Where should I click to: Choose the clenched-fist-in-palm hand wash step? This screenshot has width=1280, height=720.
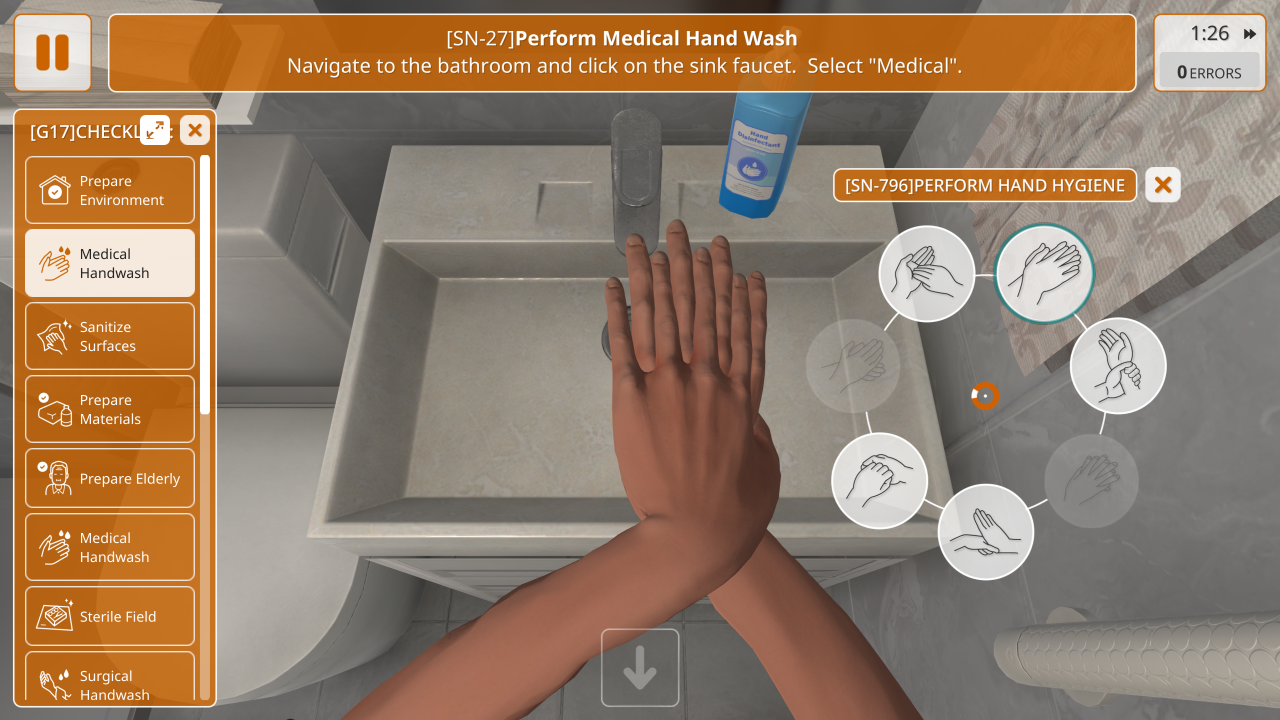coord(879,481)
